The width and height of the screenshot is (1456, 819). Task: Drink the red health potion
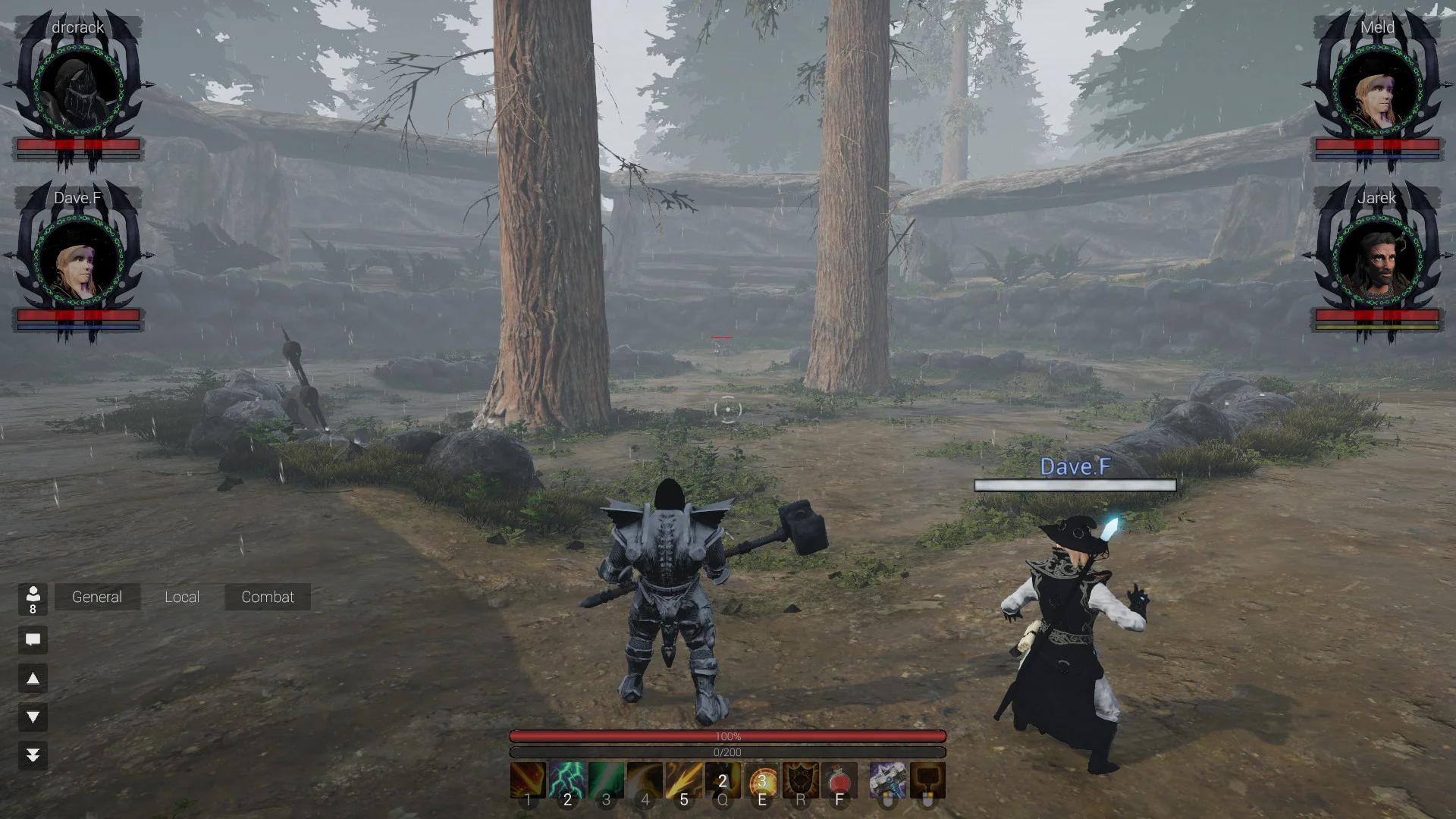pyautogui.click(x=839, y=780)
